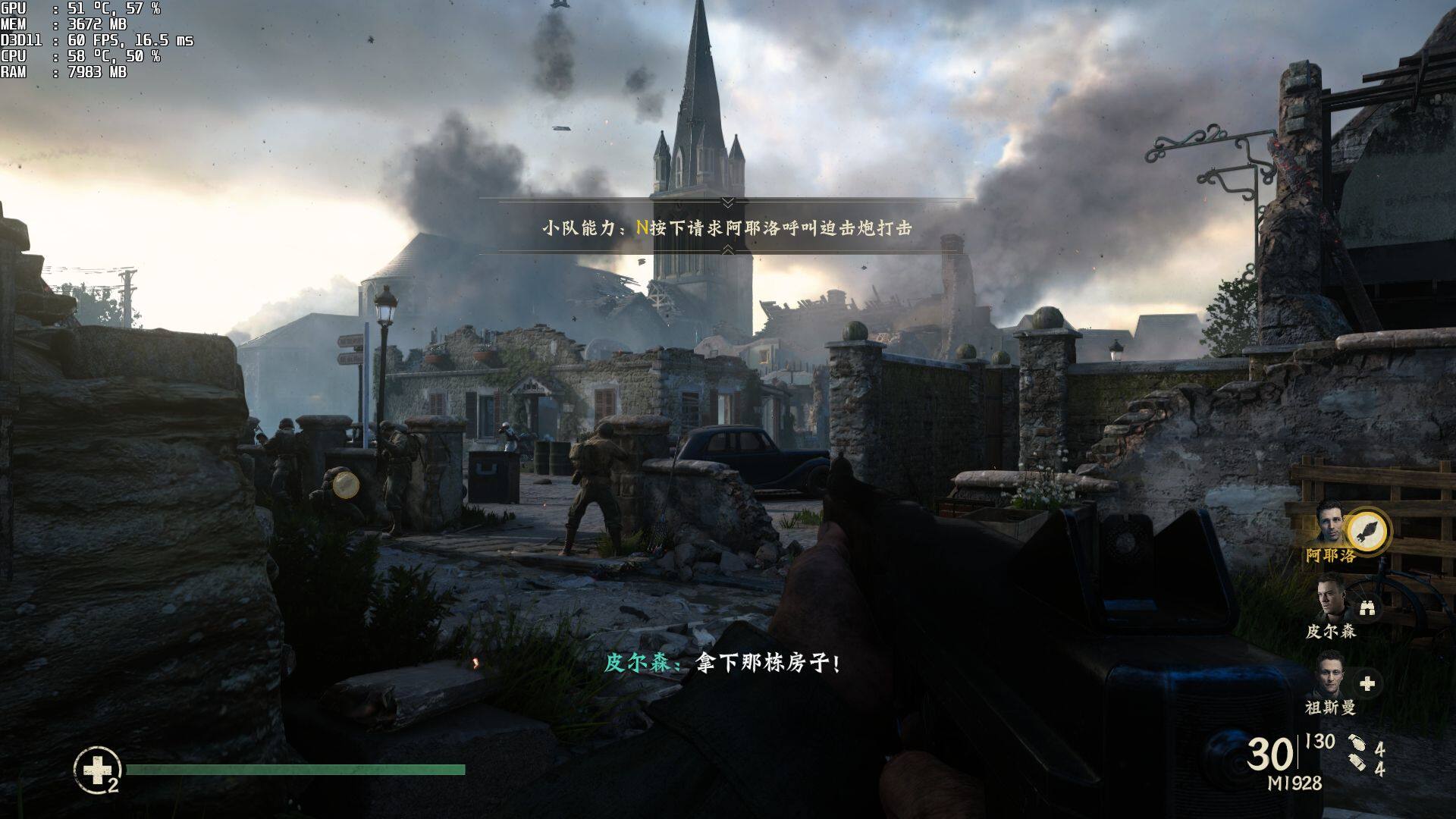Request a medkit via Zussman's plus icon
The height and width of the screenshot is (819, 1456).
[1367, 683]
